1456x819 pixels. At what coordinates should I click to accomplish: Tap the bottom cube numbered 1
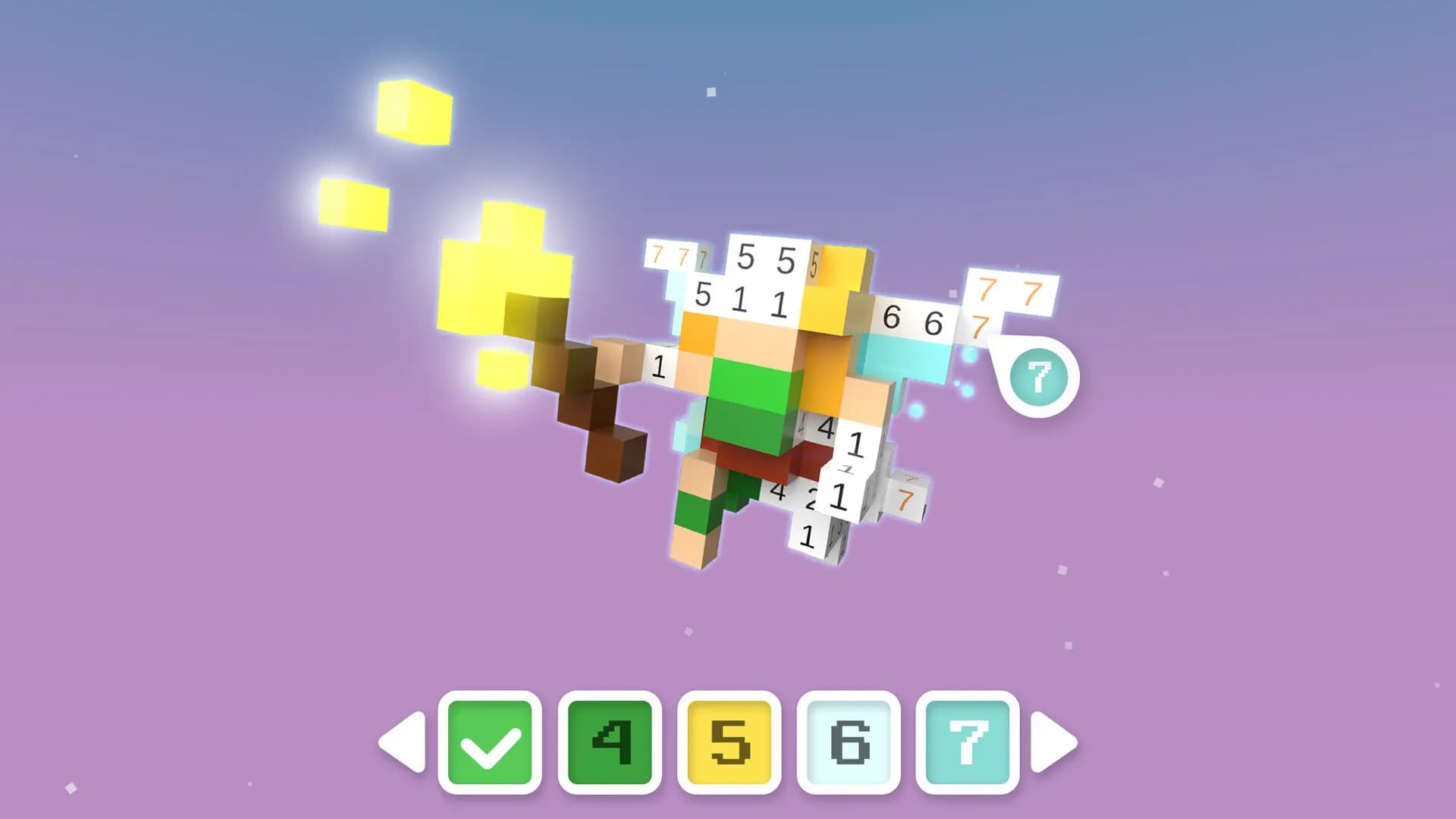(x=806, y=537)
